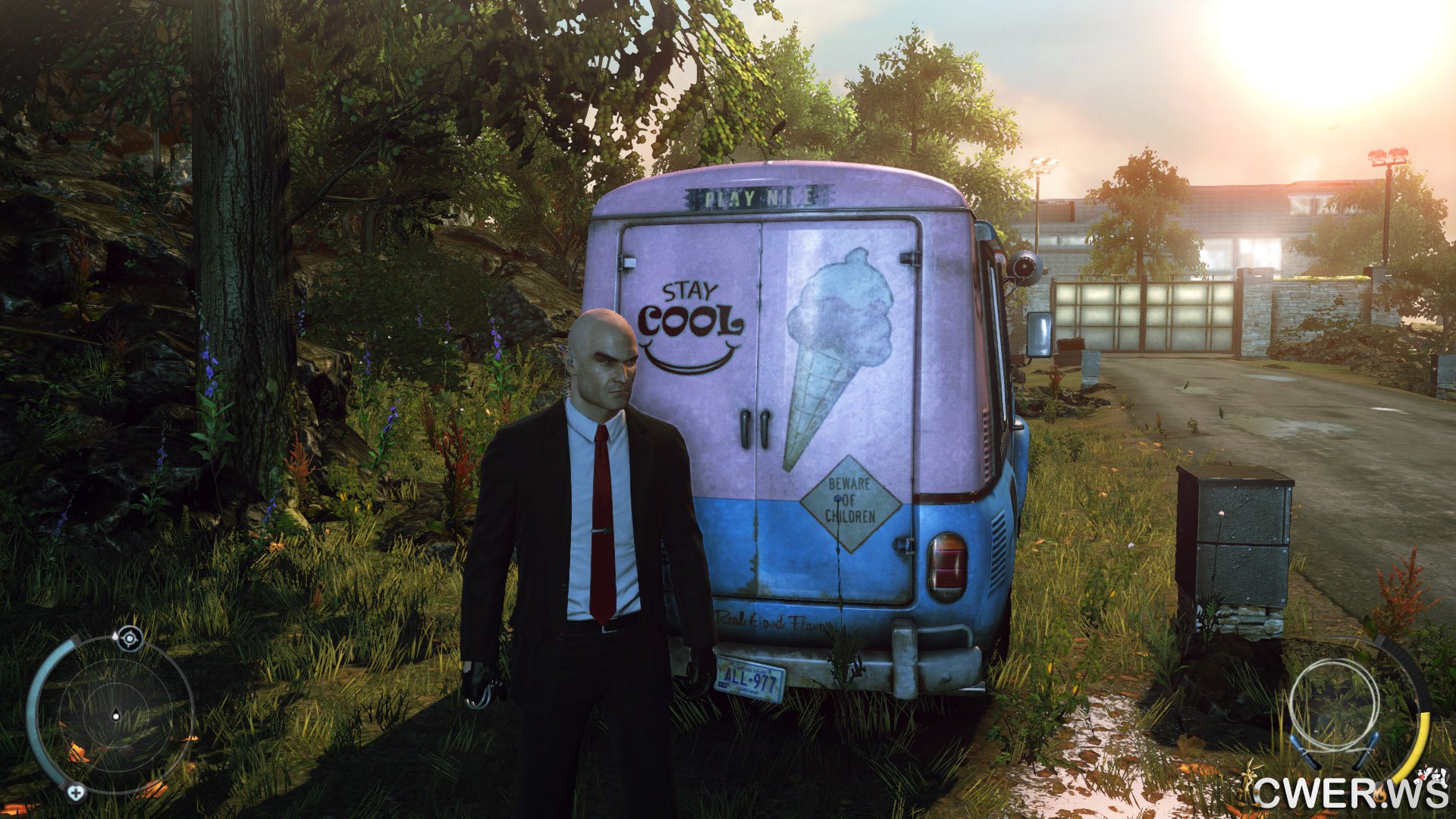
Task: Click the CWER.WS watermark logo
Action: 1350,791
